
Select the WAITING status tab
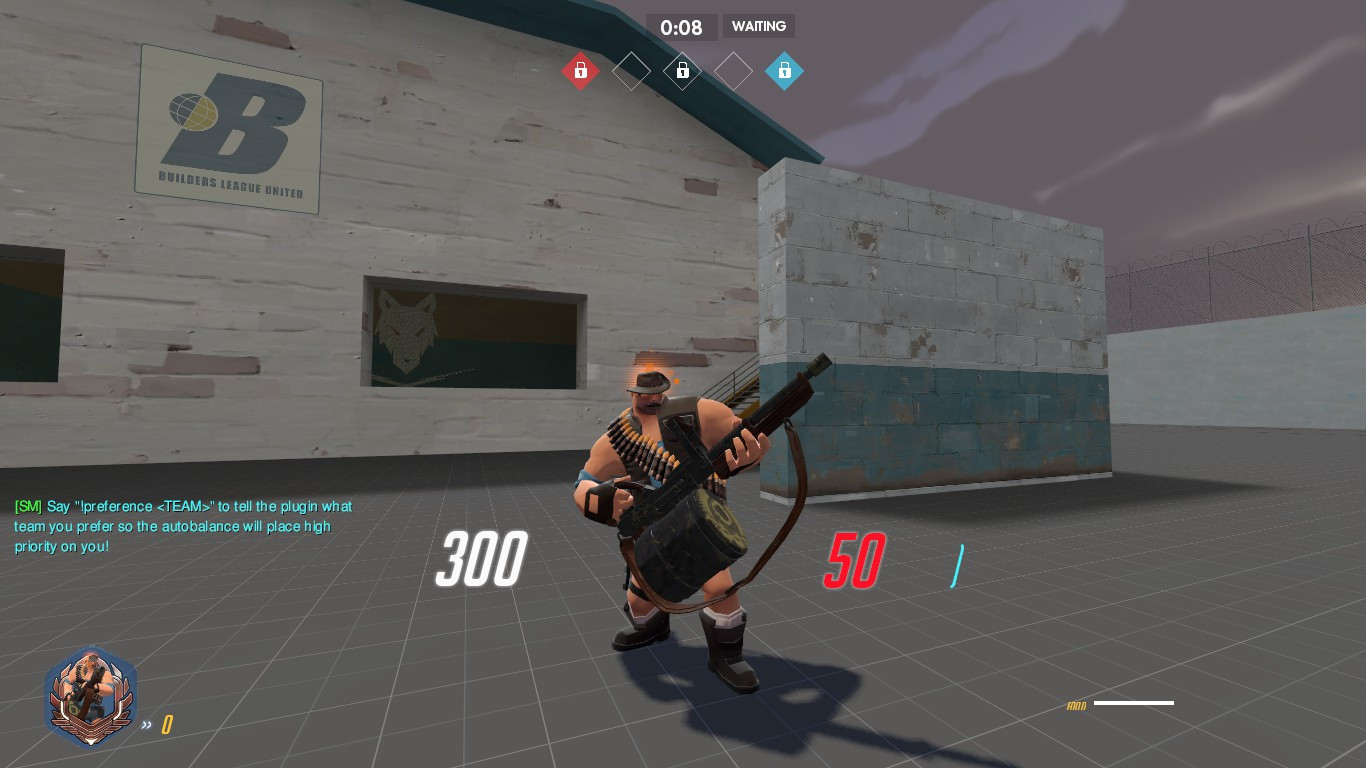coord(759,26)
